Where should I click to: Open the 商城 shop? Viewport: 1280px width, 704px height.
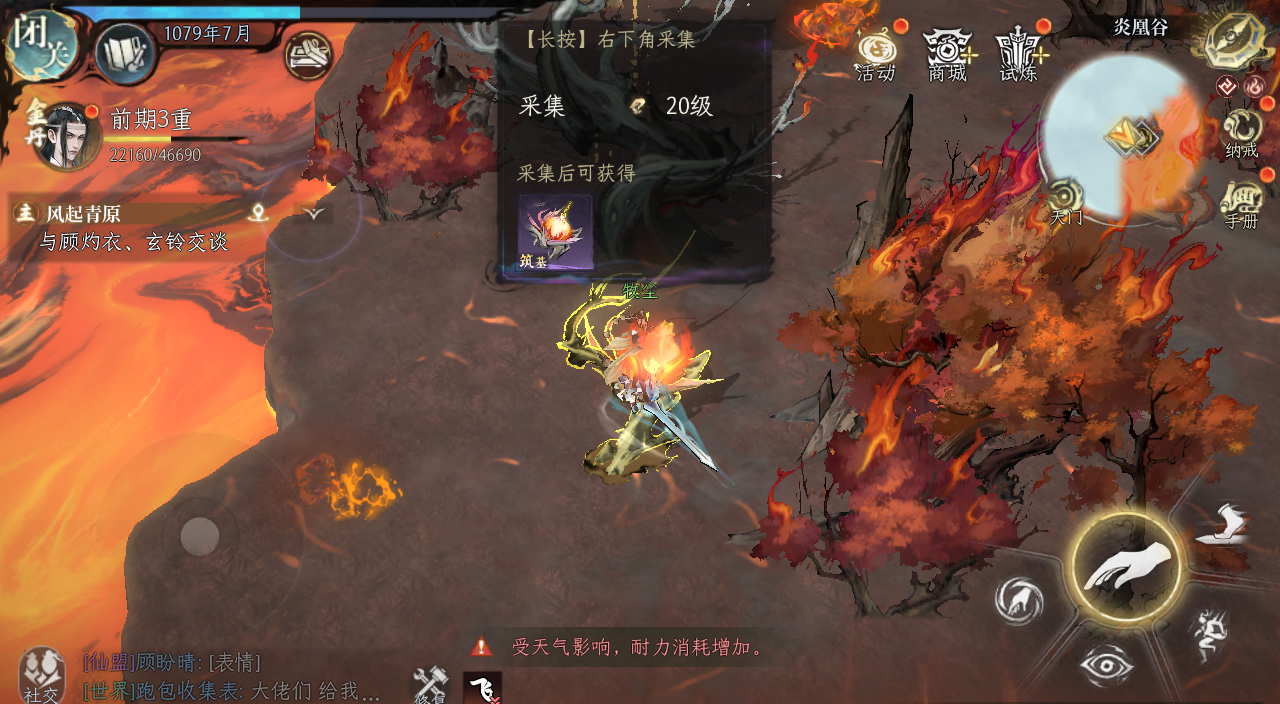947,52
